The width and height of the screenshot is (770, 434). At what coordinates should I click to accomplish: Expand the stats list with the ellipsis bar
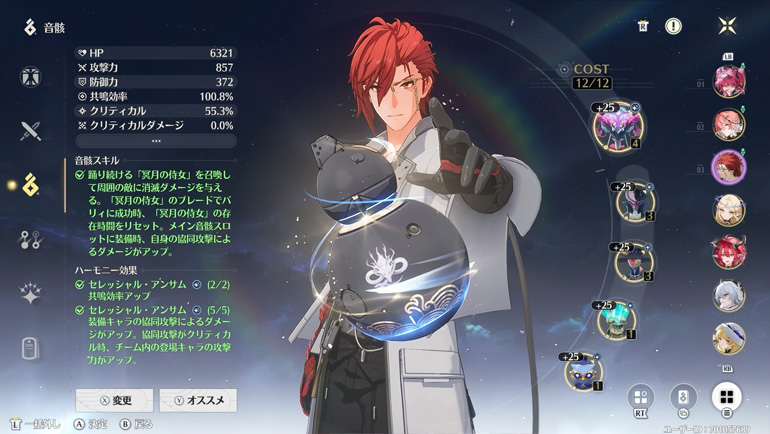click(x=156, y=141)
